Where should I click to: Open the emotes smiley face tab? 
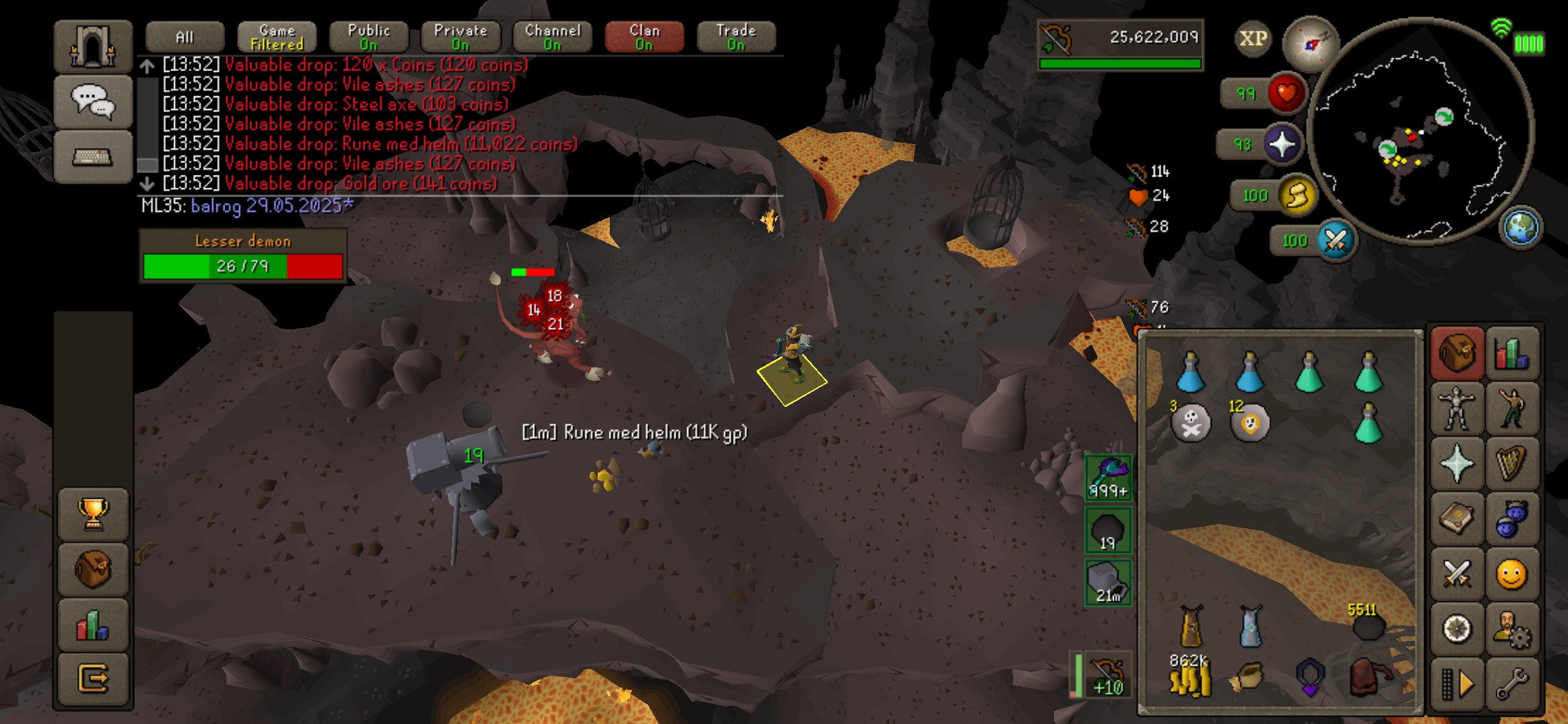coord(1511,575)
